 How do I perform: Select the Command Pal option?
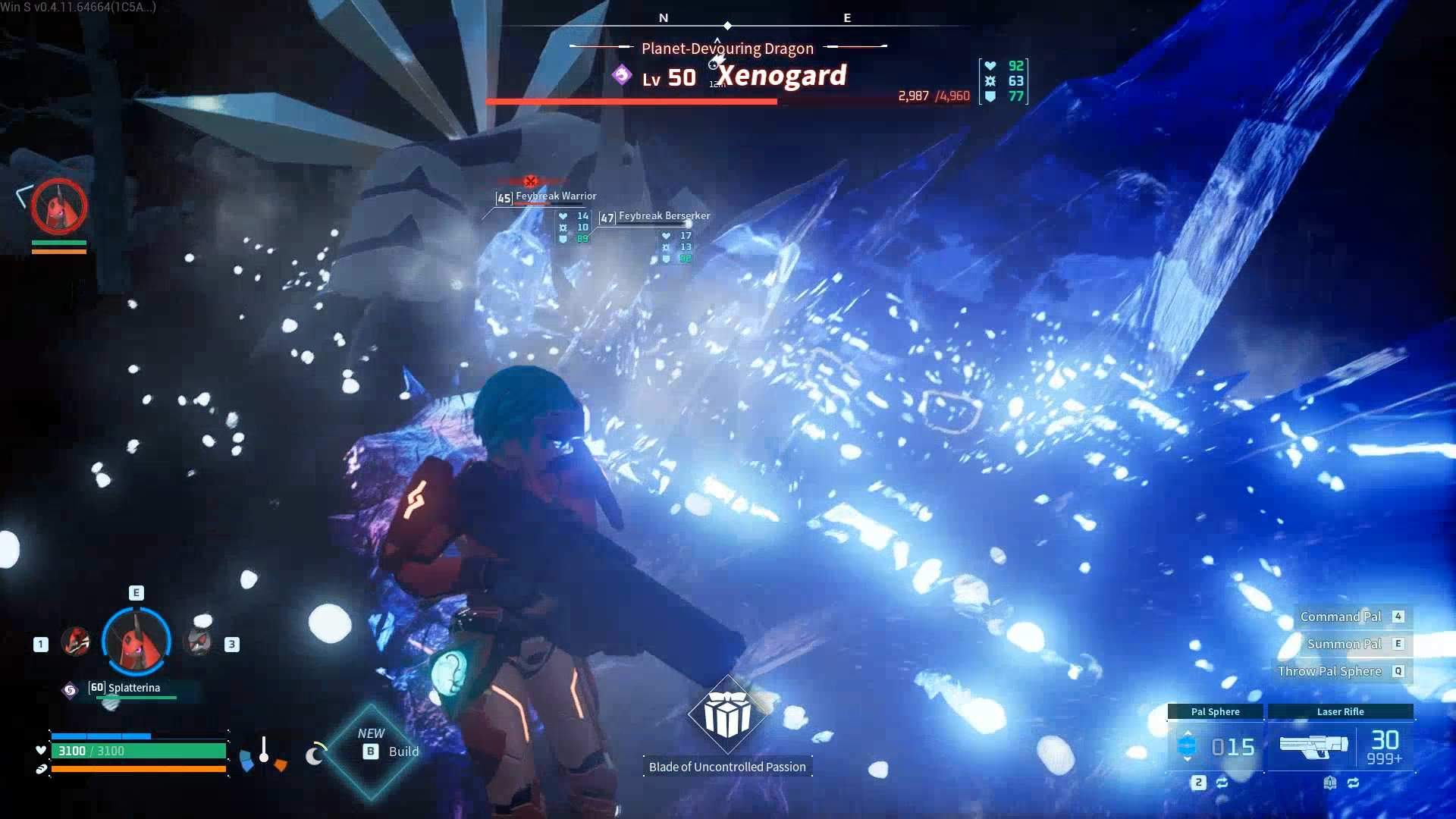1341,616
